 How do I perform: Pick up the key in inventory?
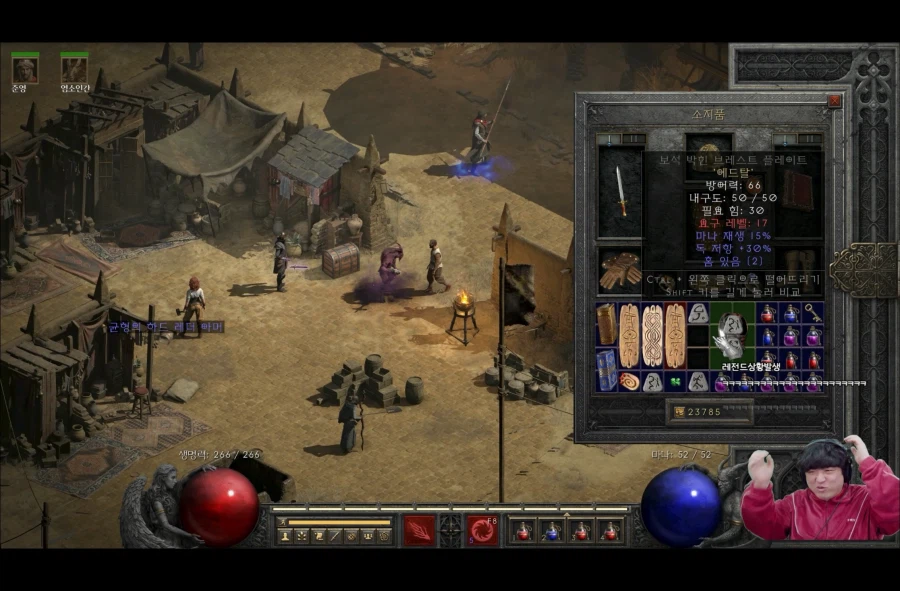coord(815,313)
